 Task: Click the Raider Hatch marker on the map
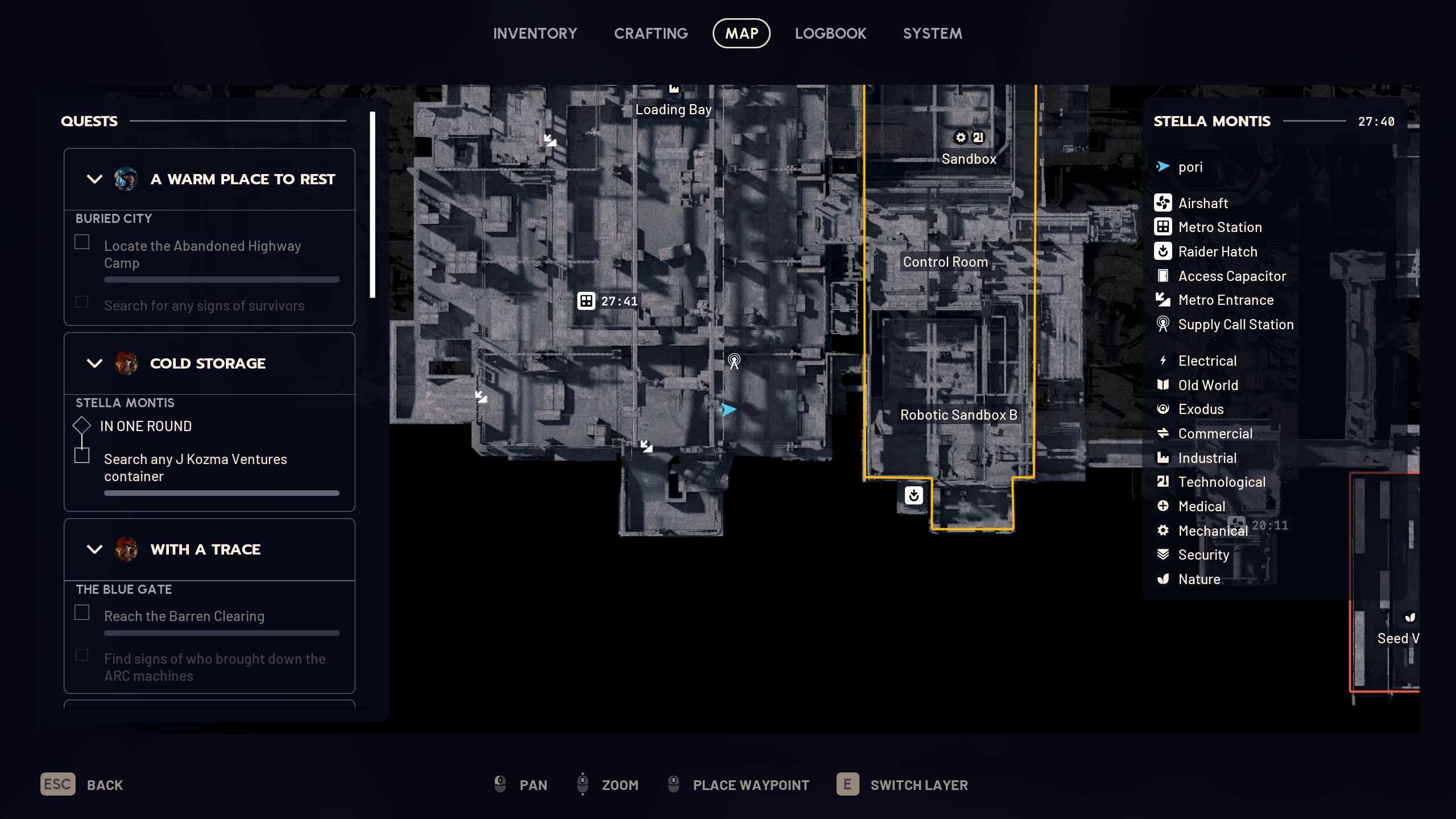913,495
